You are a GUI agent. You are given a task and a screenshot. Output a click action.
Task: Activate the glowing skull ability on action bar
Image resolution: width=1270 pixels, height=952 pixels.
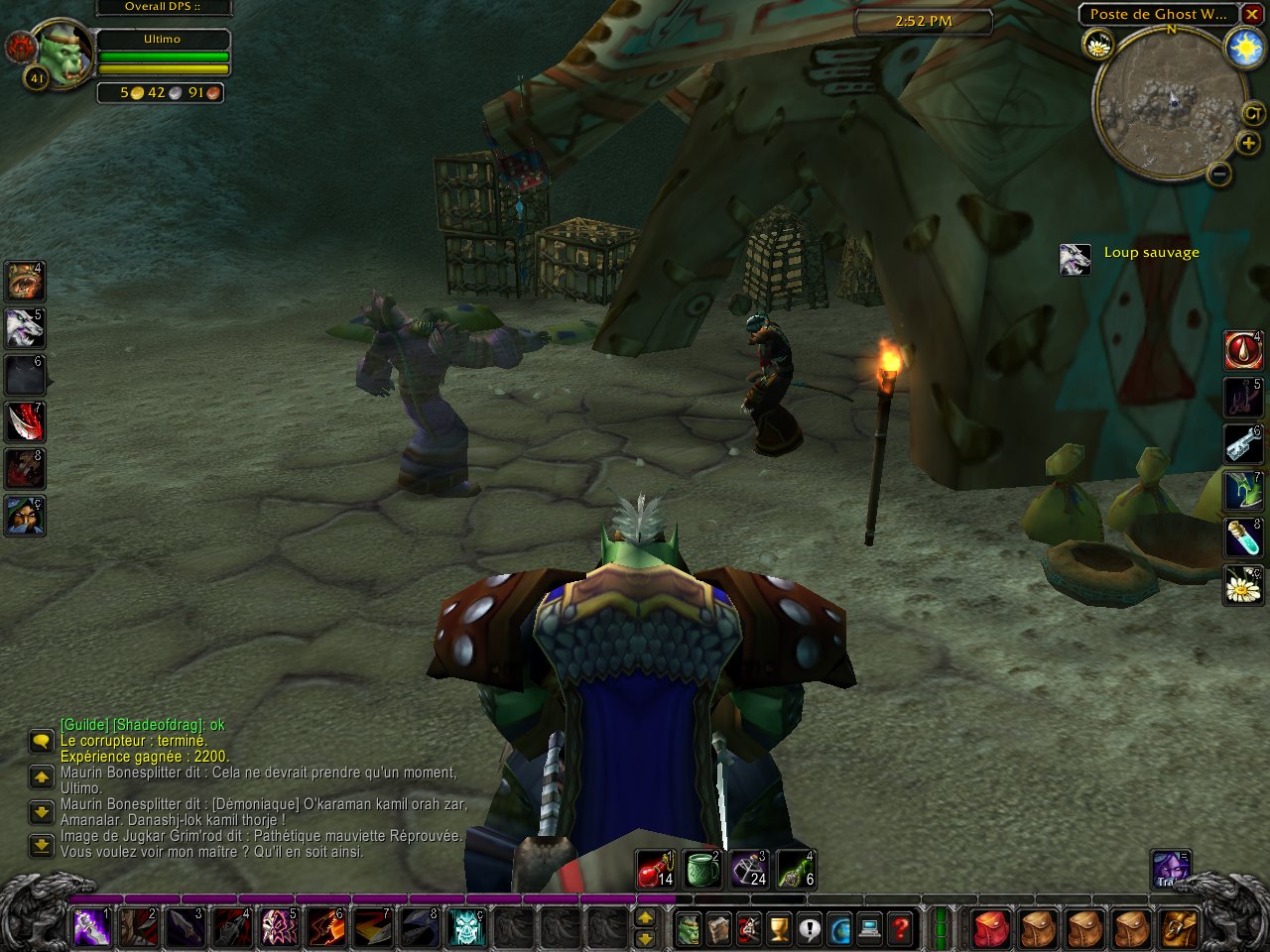click(466, 928)
